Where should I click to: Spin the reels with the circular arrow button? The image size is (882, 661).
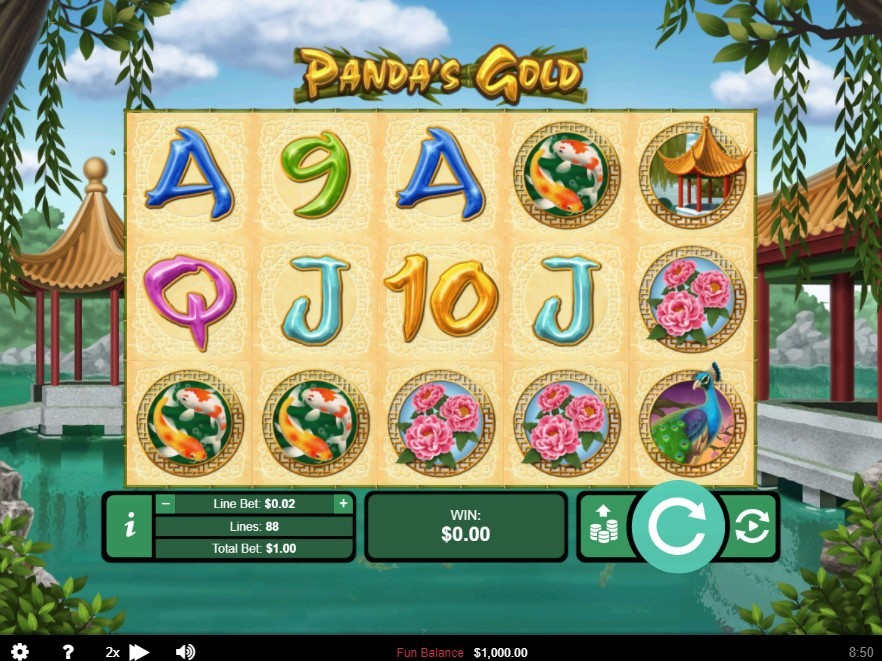click(676, 526)
